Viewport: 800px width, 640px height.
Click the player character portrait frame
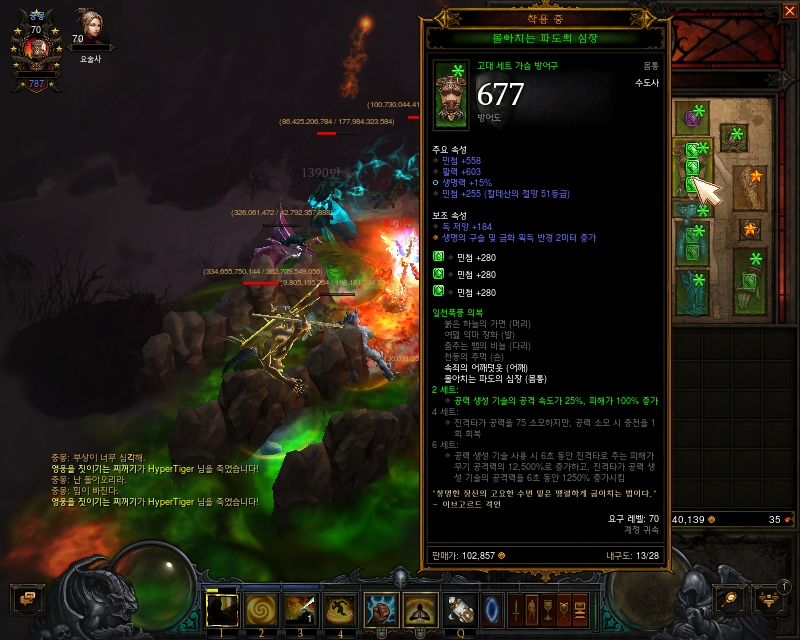click(35, 47)
